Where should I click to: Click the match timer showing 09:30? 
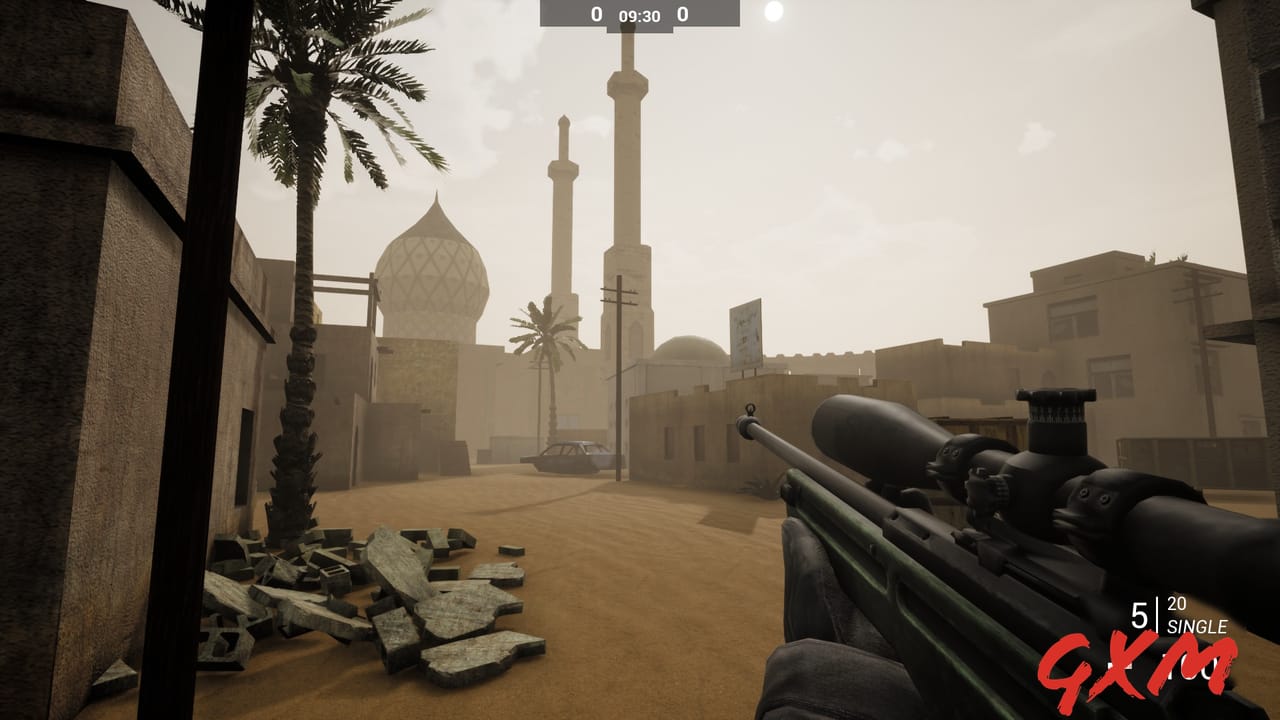pos(639,15)
